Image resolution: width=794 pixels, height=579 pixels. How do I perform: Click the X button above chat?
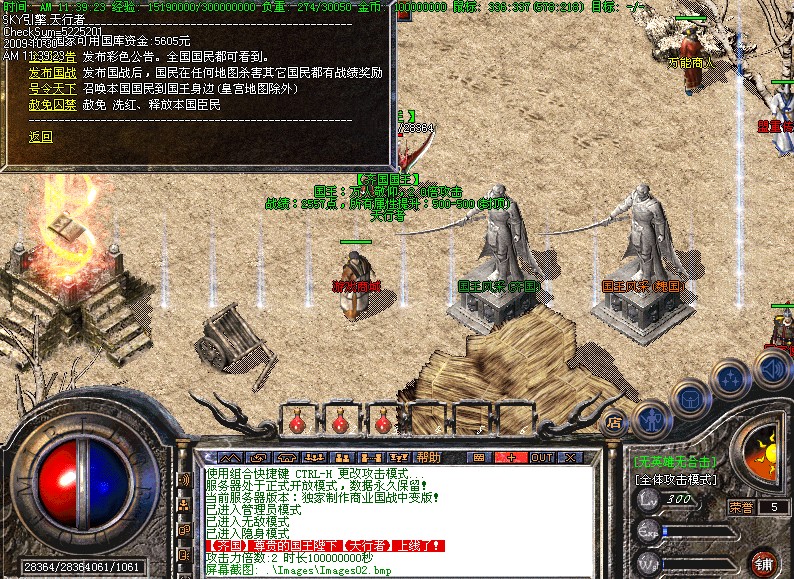pos(572,457)
